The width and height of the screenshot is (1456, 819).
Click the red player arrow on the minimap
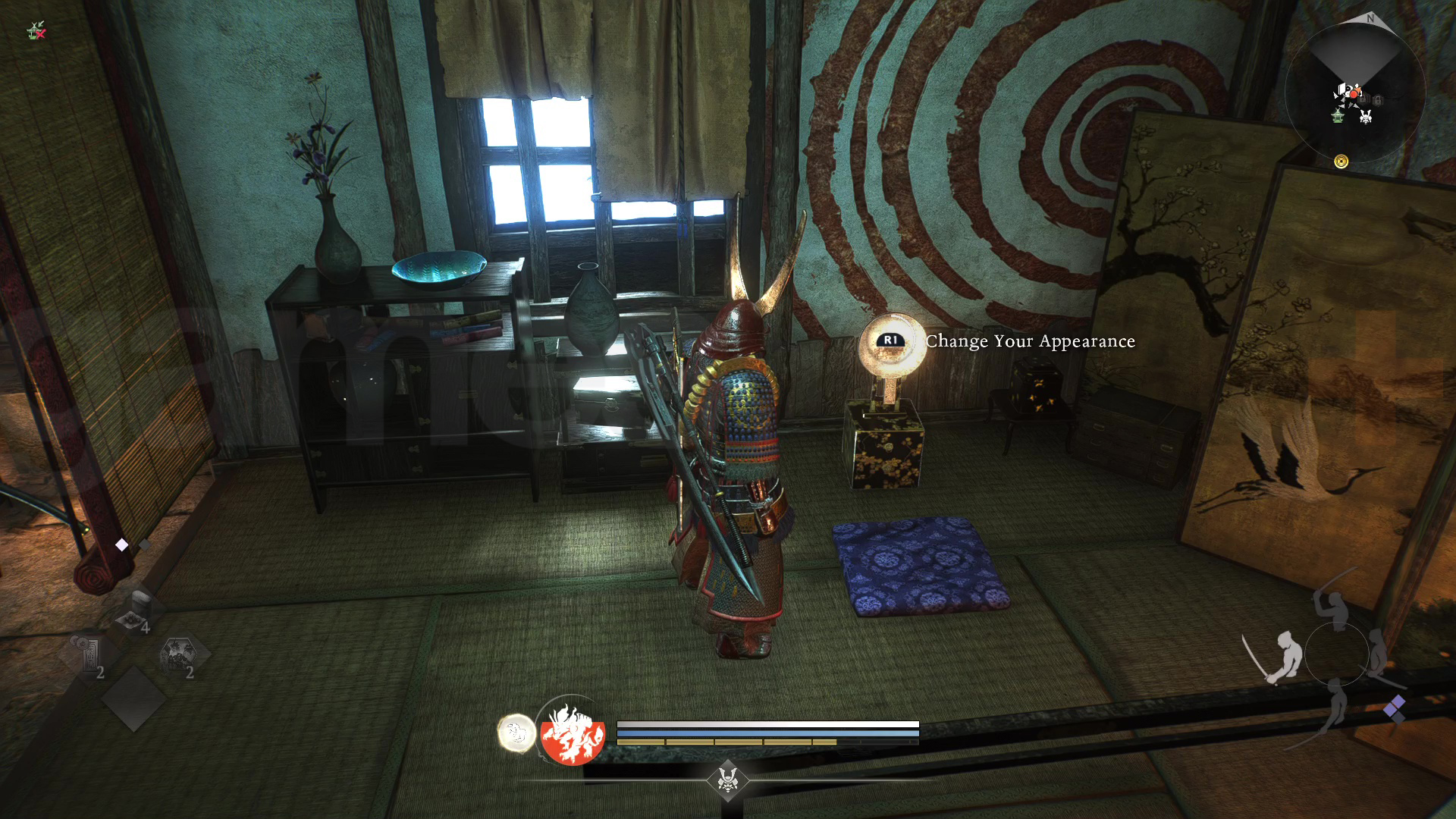pyautogui.click(x=1354, y=93)
